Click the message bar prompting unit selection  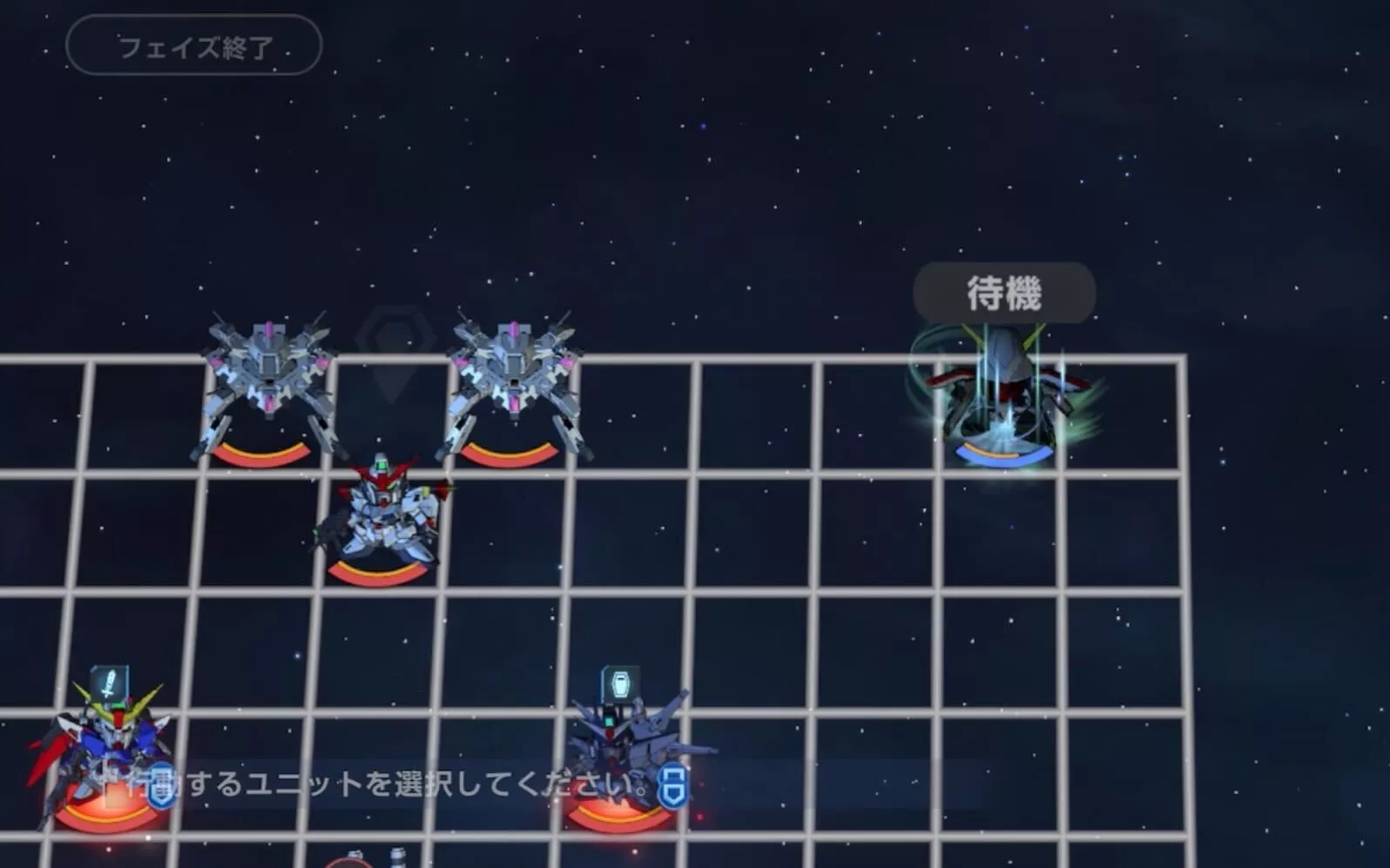coord(374,782)
